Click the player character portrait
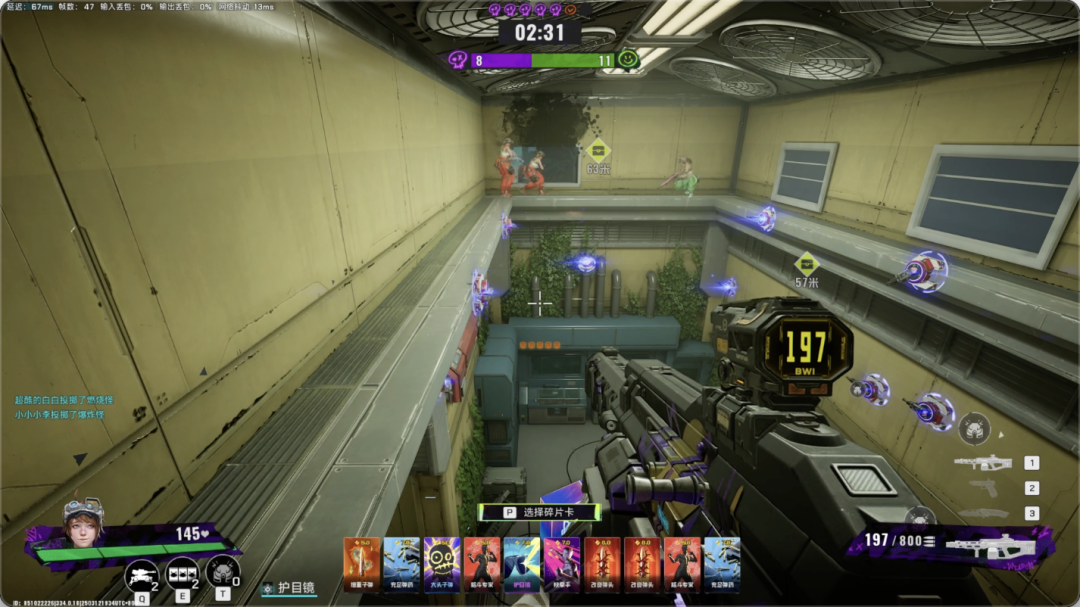The width and height of the screenshot is (1080, 607). (83, 517)
